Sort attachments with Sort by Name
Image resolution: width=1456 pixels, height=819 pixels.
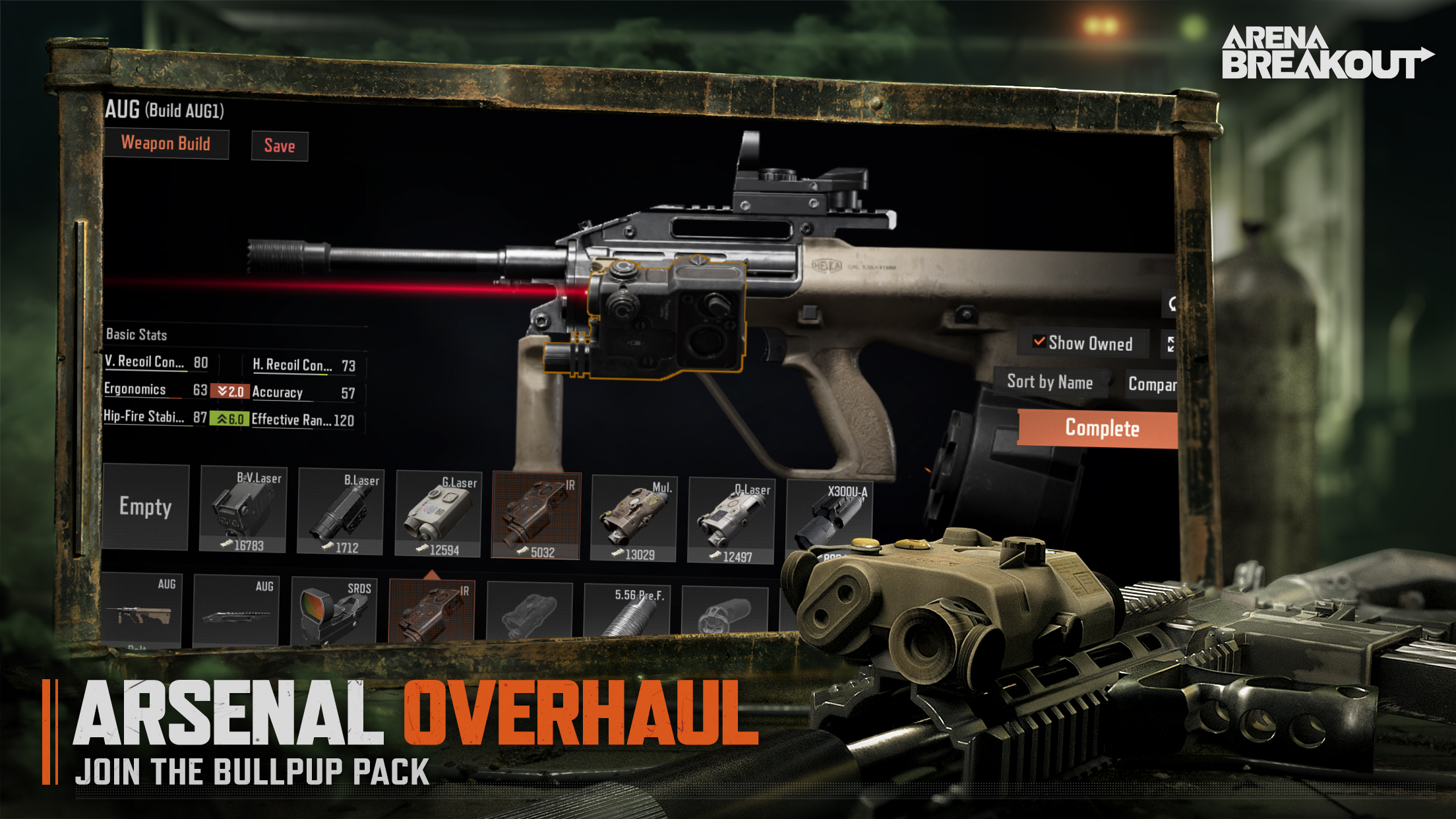pos(1049,382)
